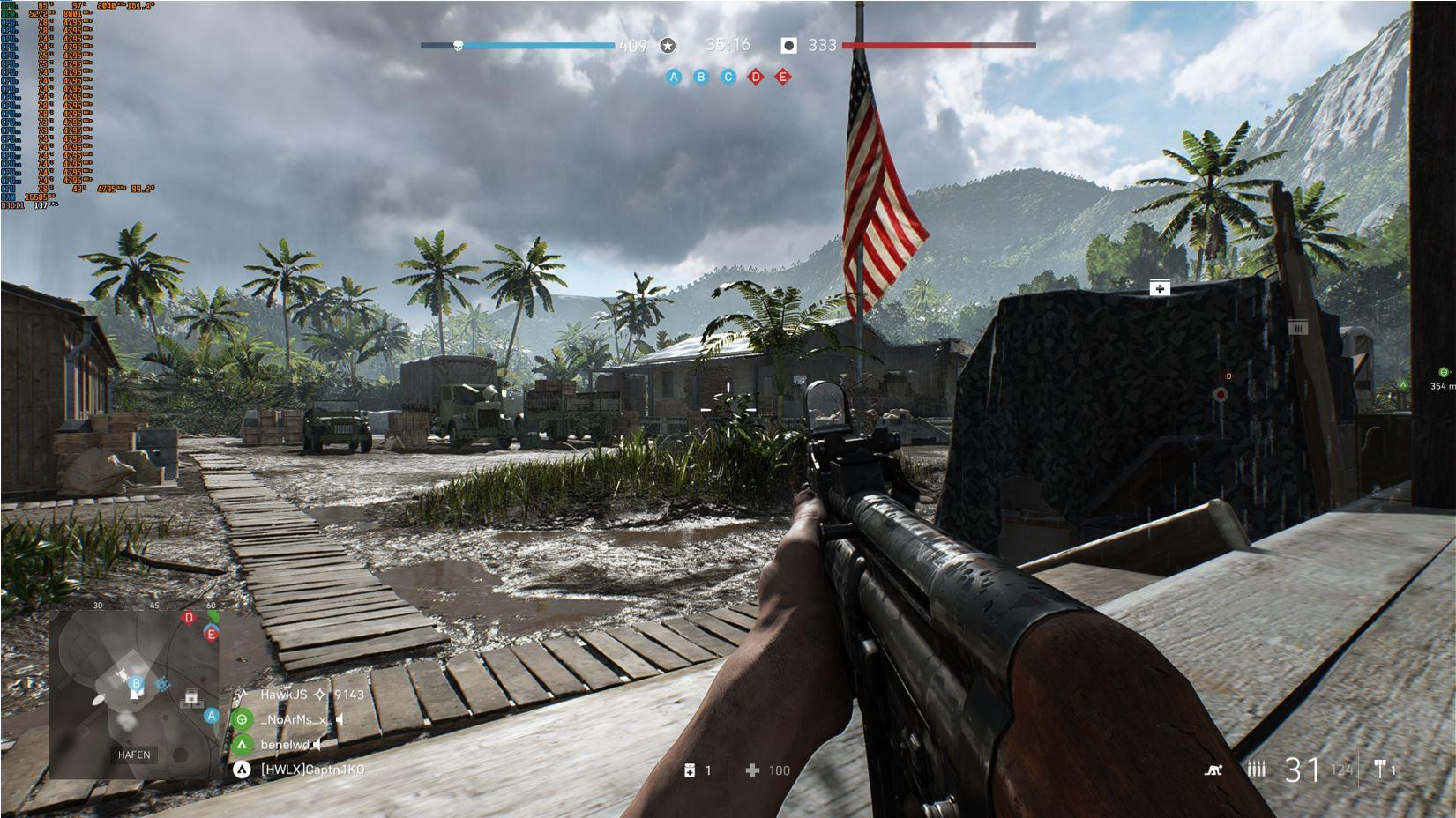Select squad member [HWLX]Captn.1K0
1456x818 pixels.
[312, 770]
